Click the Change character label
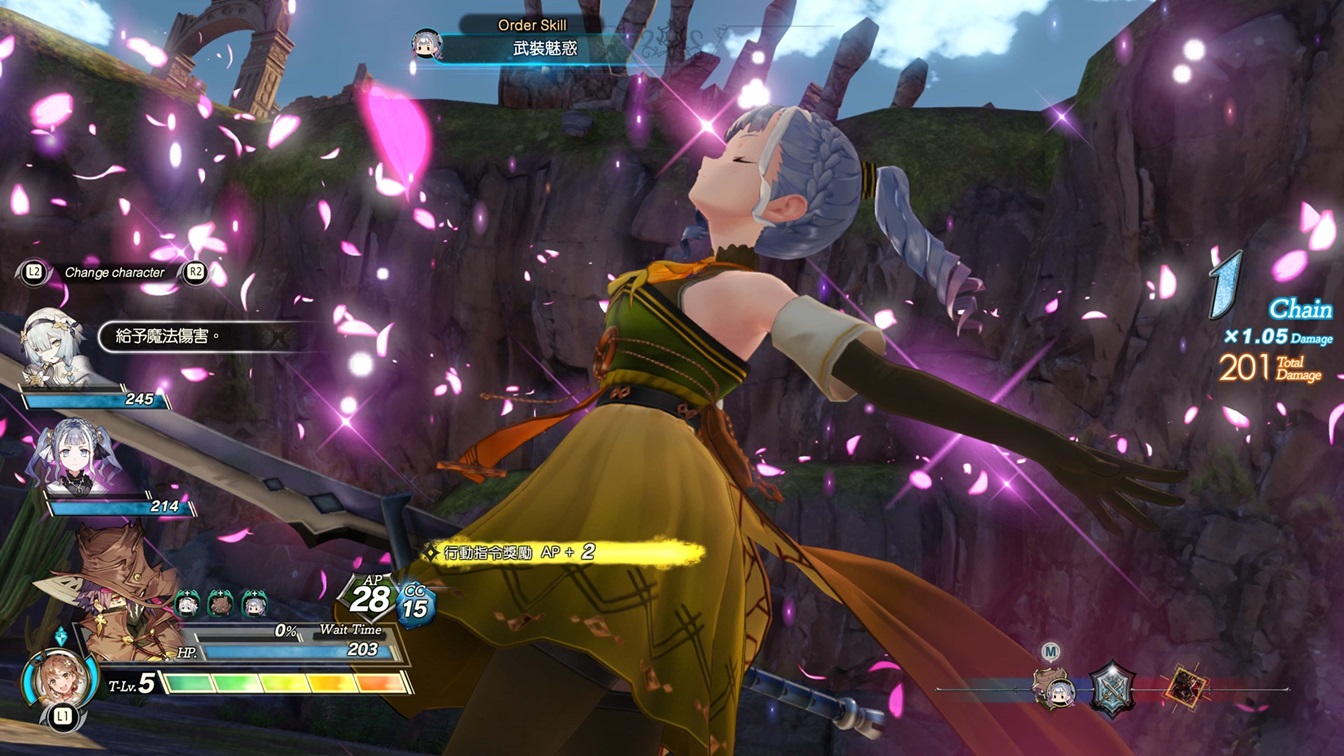Viewport: 1344px width, 756px height. [114, 272]
